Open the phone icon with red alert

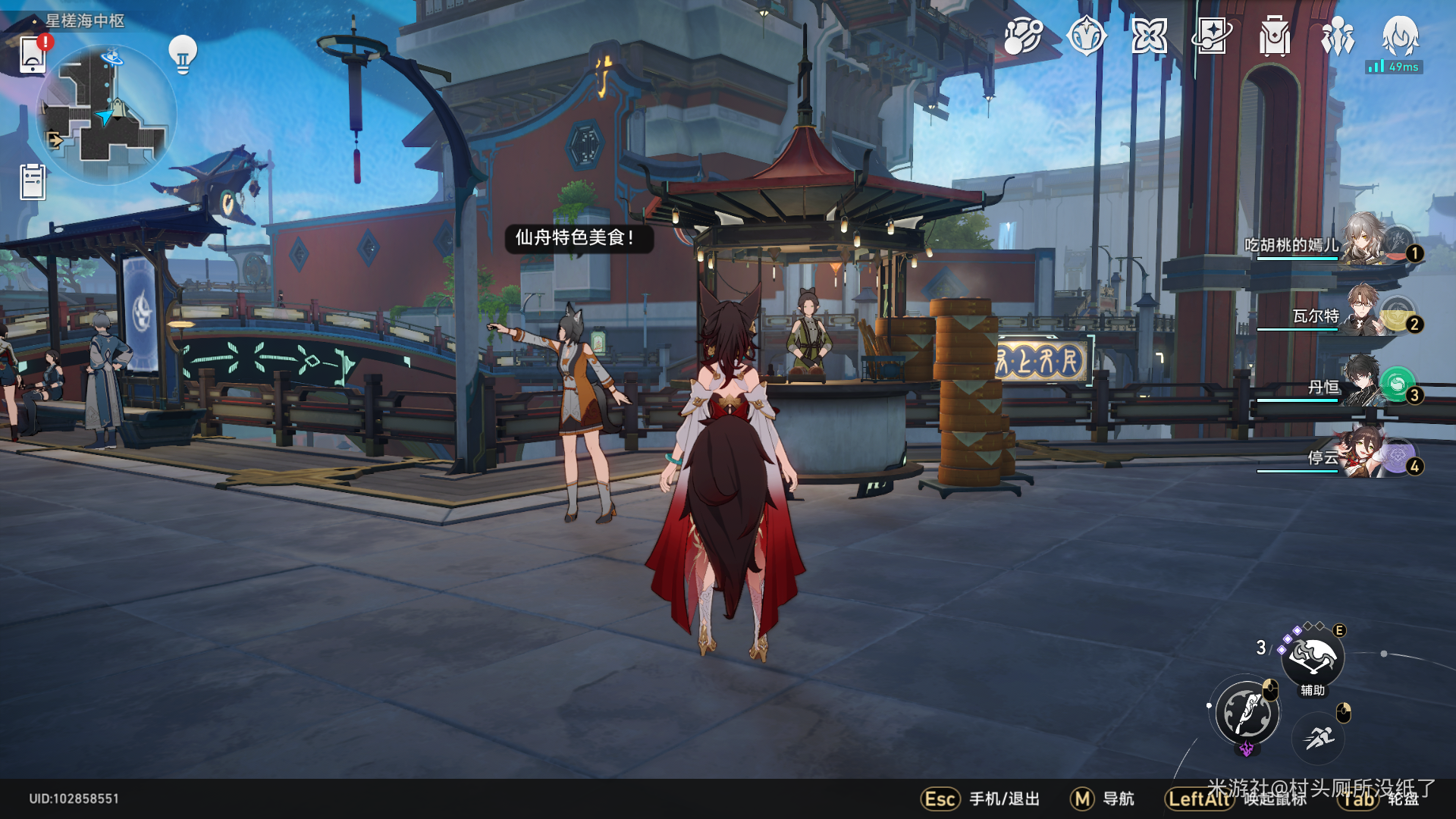point(33,55)
